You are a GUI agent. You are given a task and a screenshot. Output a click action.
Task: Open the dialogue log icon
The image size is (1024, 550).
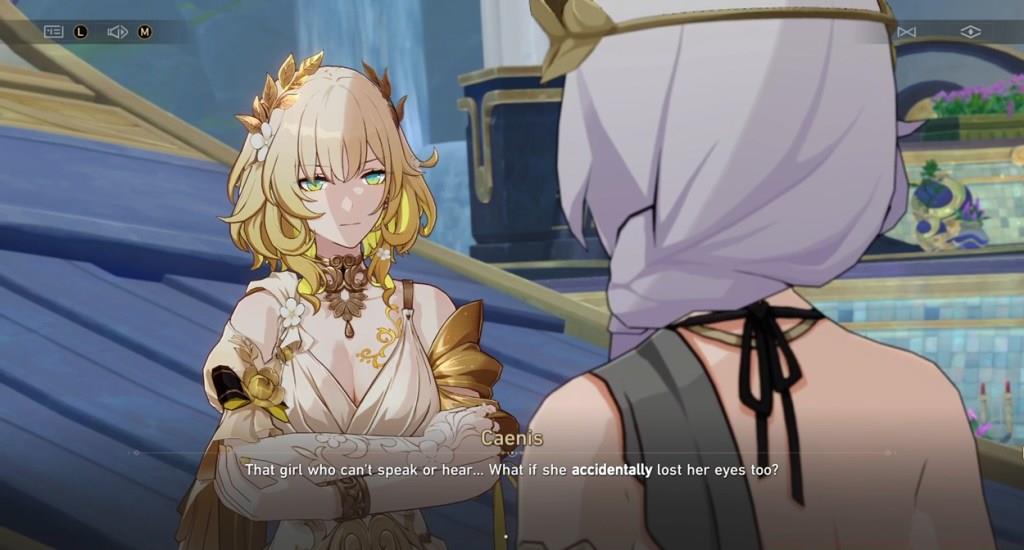[53, 32]
